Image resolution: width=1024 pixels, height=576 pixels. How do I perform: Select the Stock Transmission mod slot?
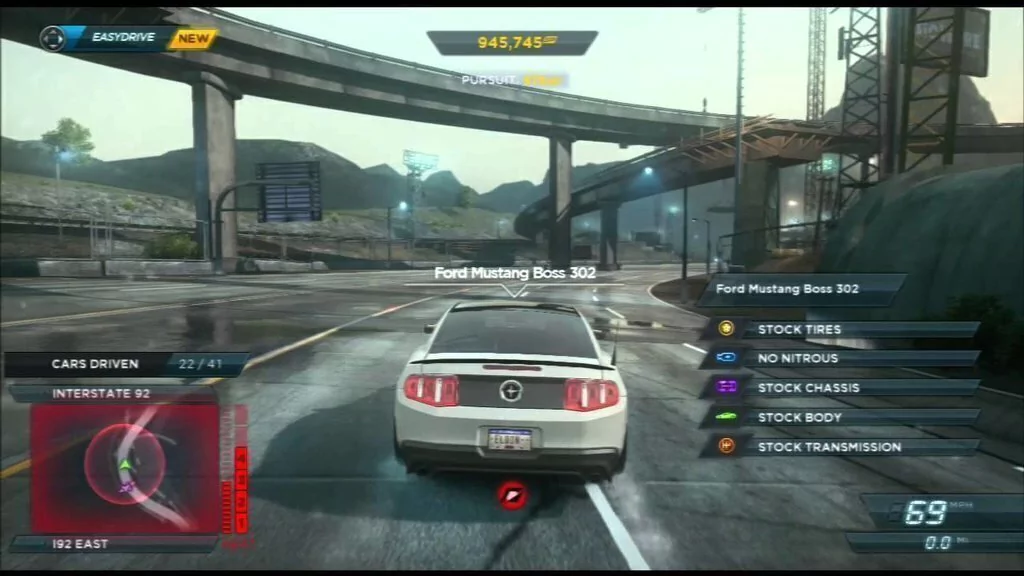(840, 447)
